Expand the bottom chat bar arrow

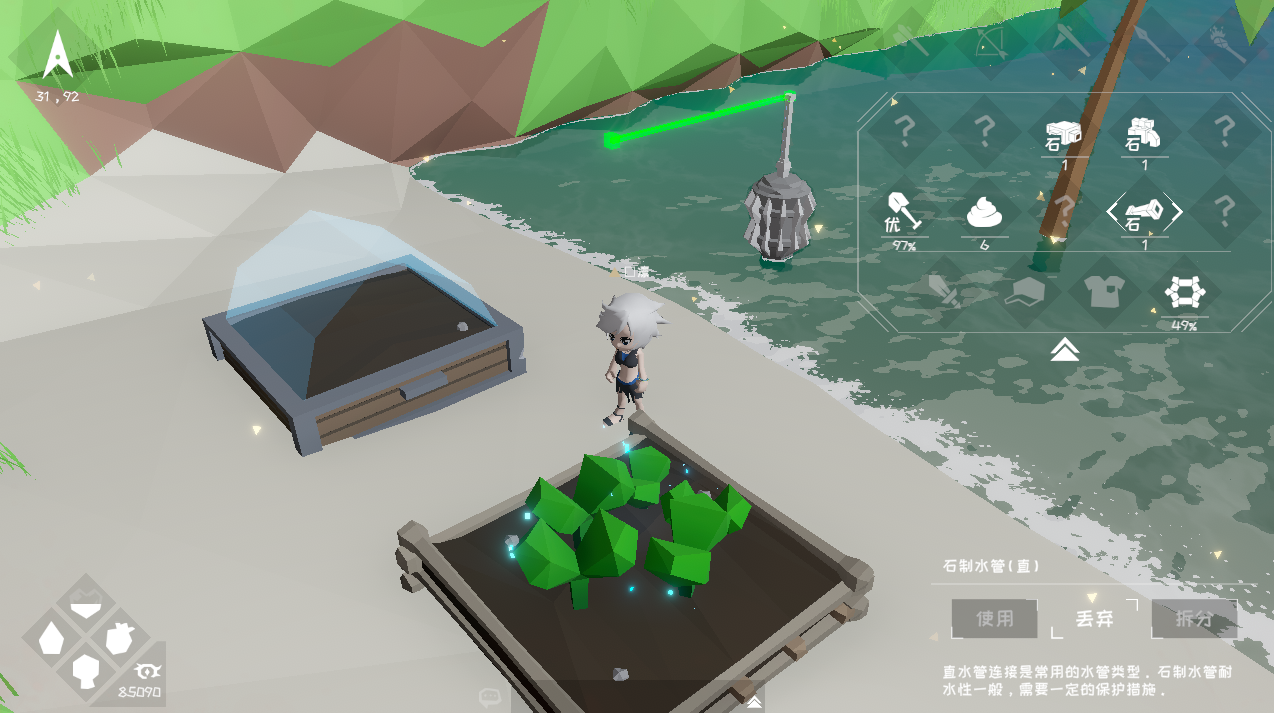pyautogui.click(x=751, y=697)
